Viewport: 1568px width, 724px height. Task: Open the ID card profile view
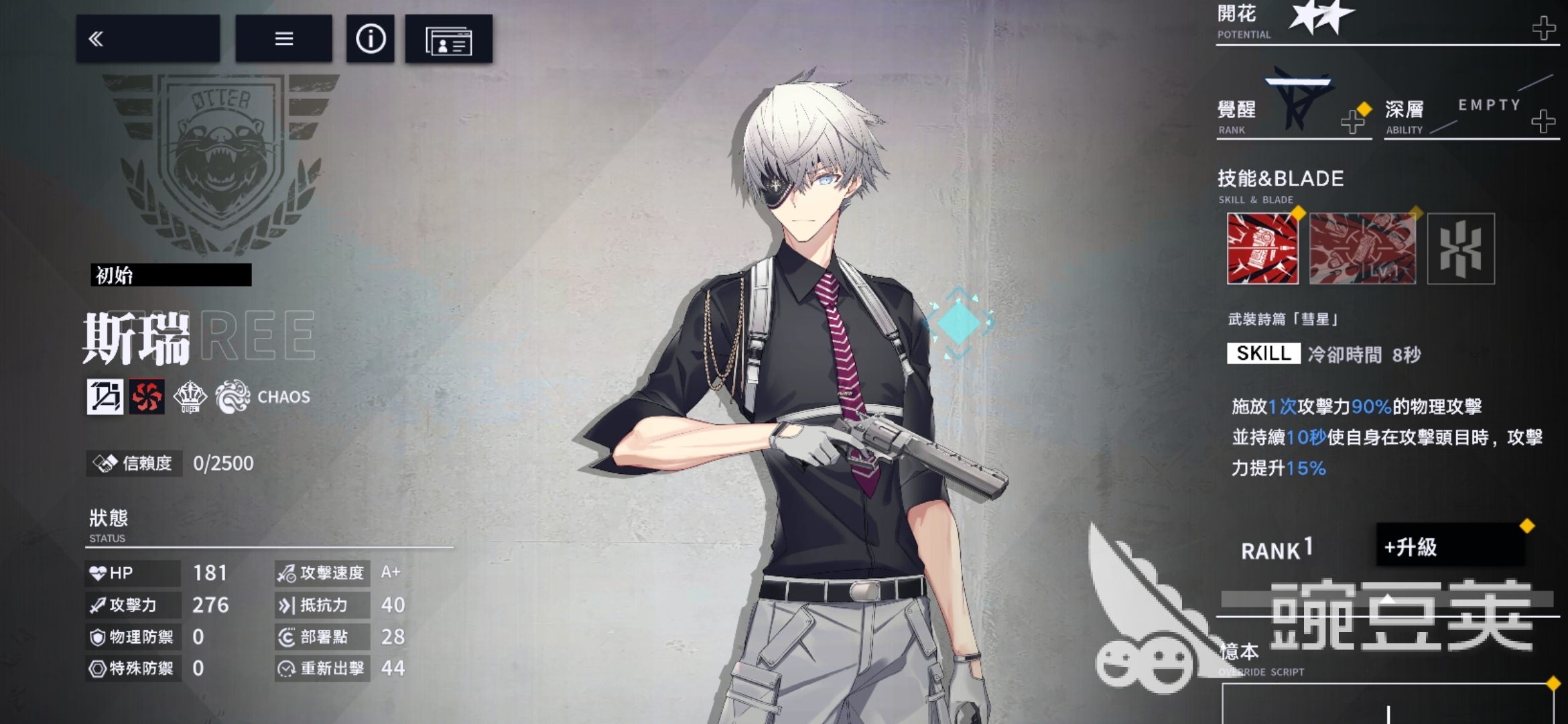[448, 40]
